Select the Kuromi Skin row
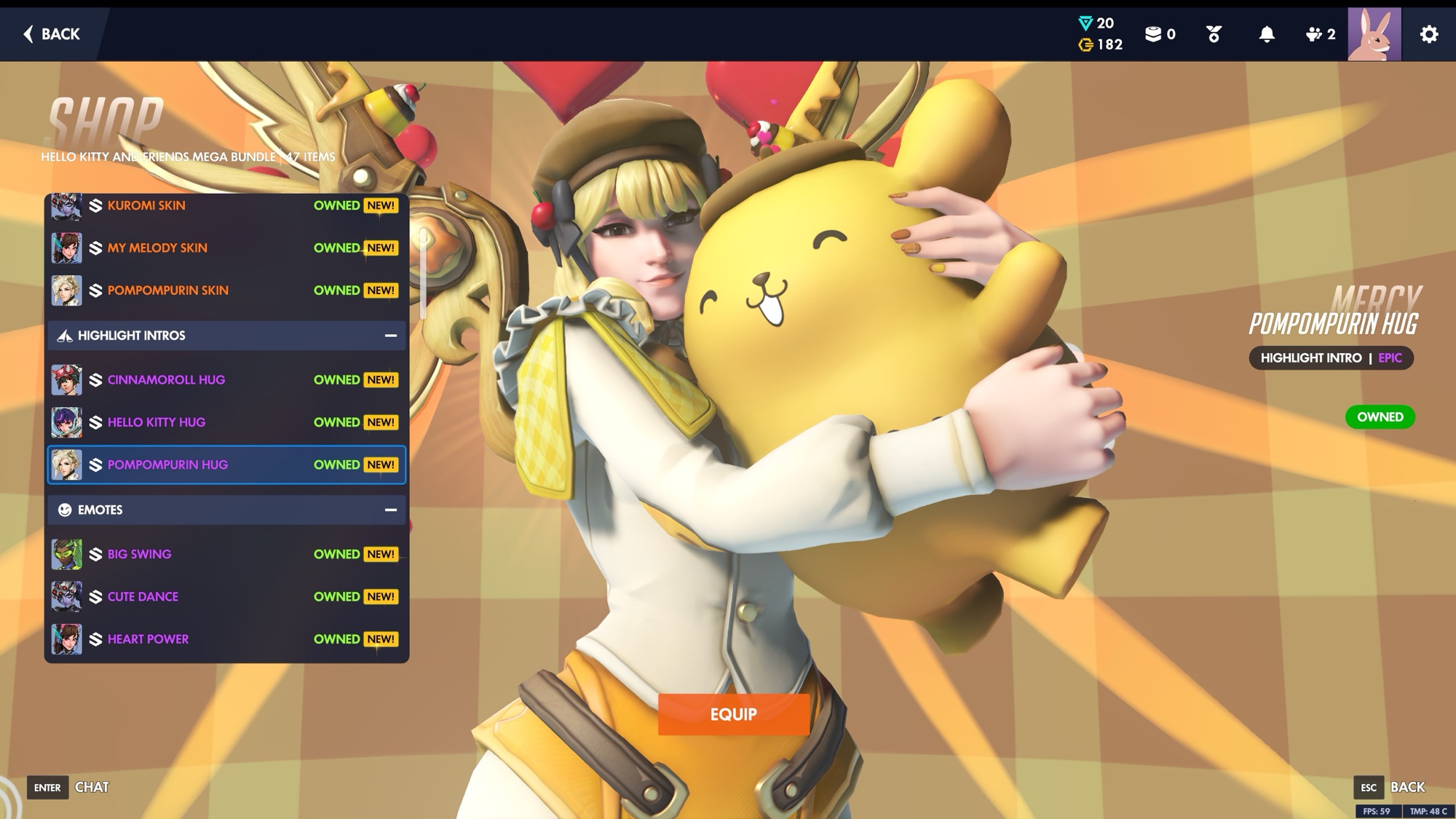 [x=226, y=206]
